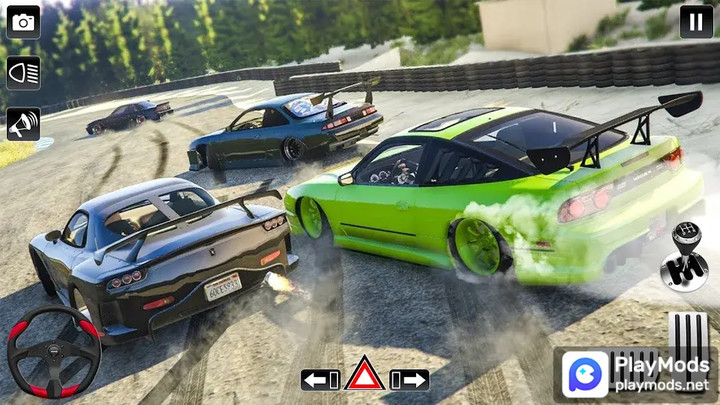Activate the right turn signal
The image size is (720, 405).
tap(410, 380)
